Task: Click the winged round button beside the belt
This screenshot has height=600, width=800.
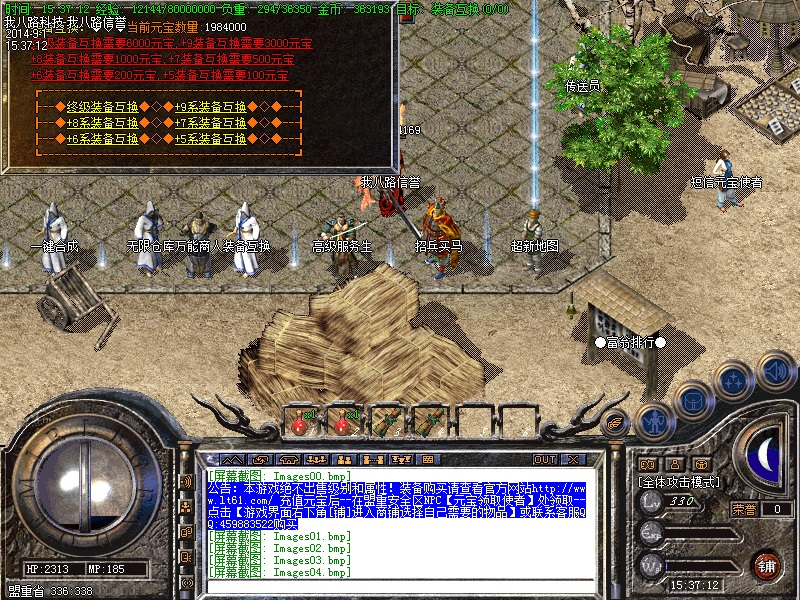Action: (x=617, y=422)
